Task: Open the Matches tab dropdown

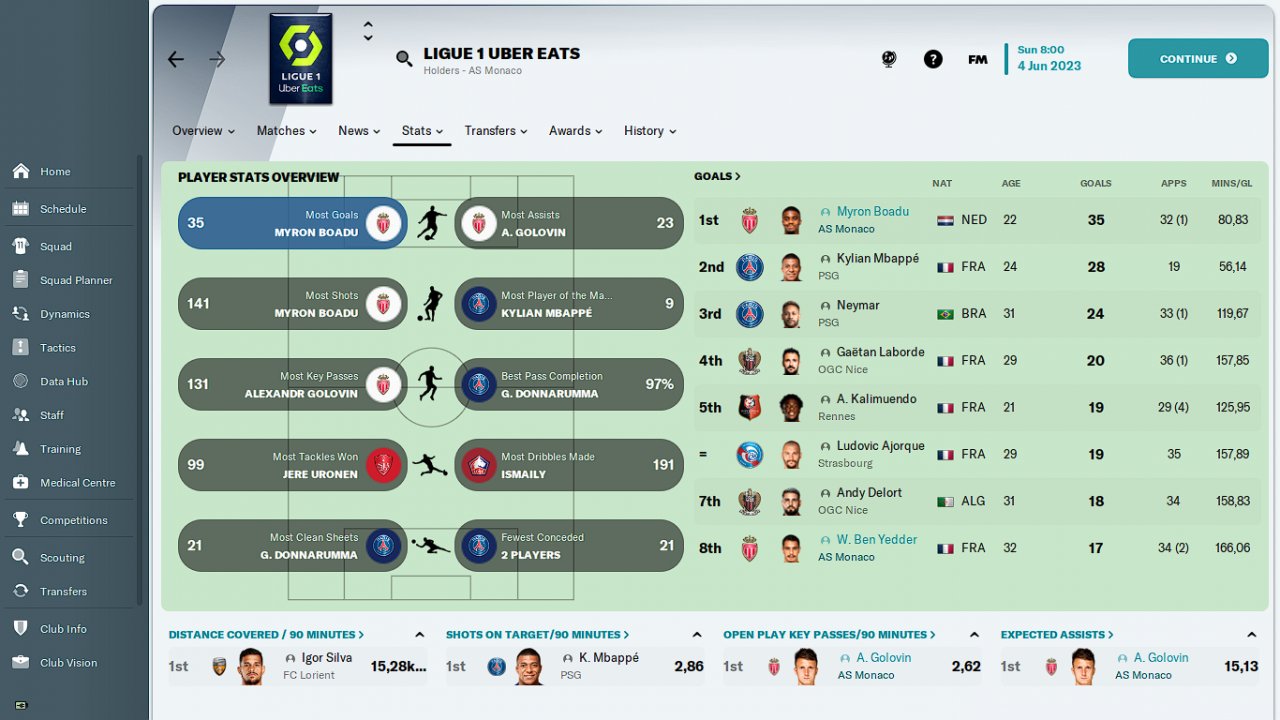Action: [286, 131]
